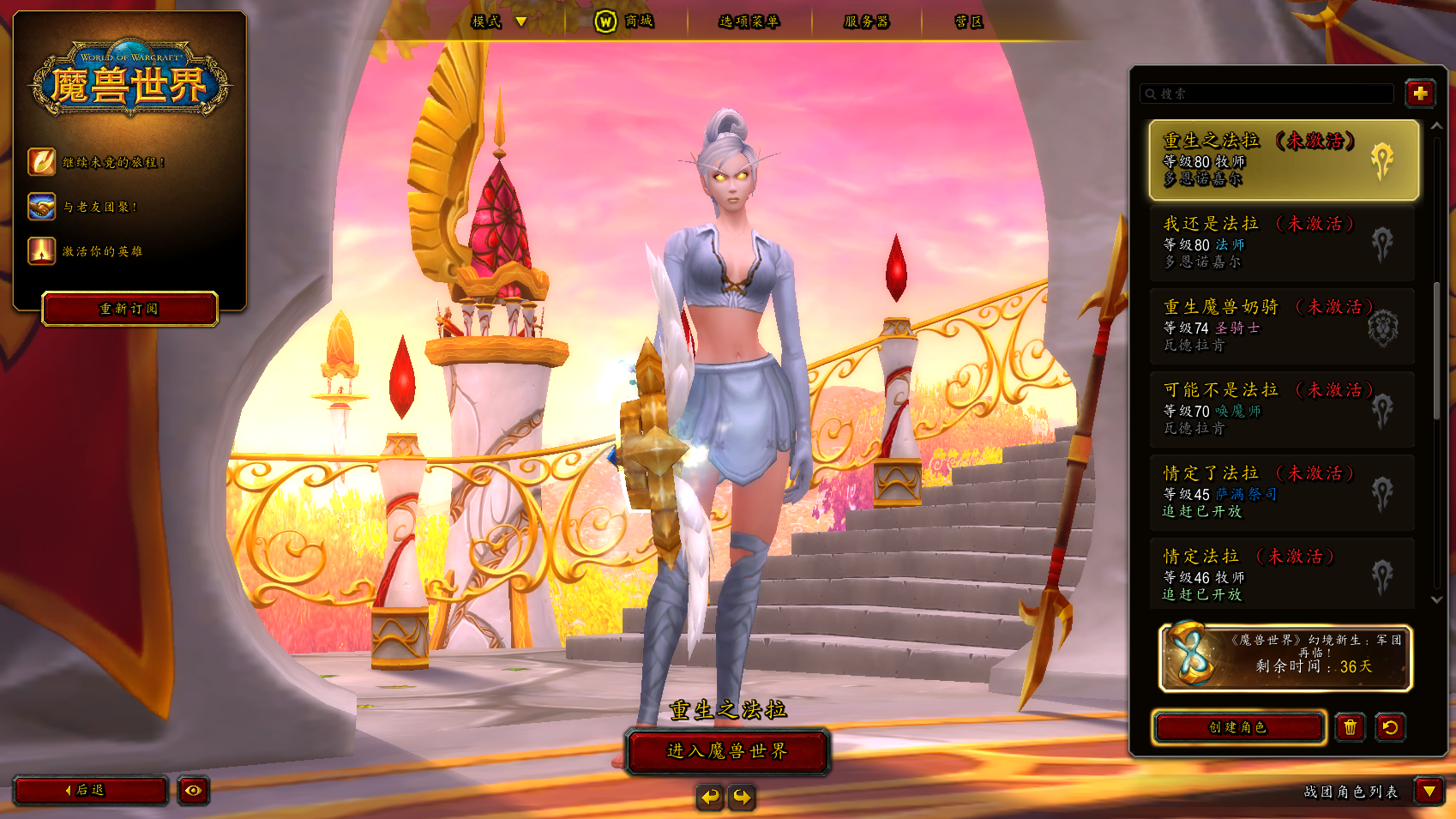Click the trash can delete character icon

(1350, 727)
